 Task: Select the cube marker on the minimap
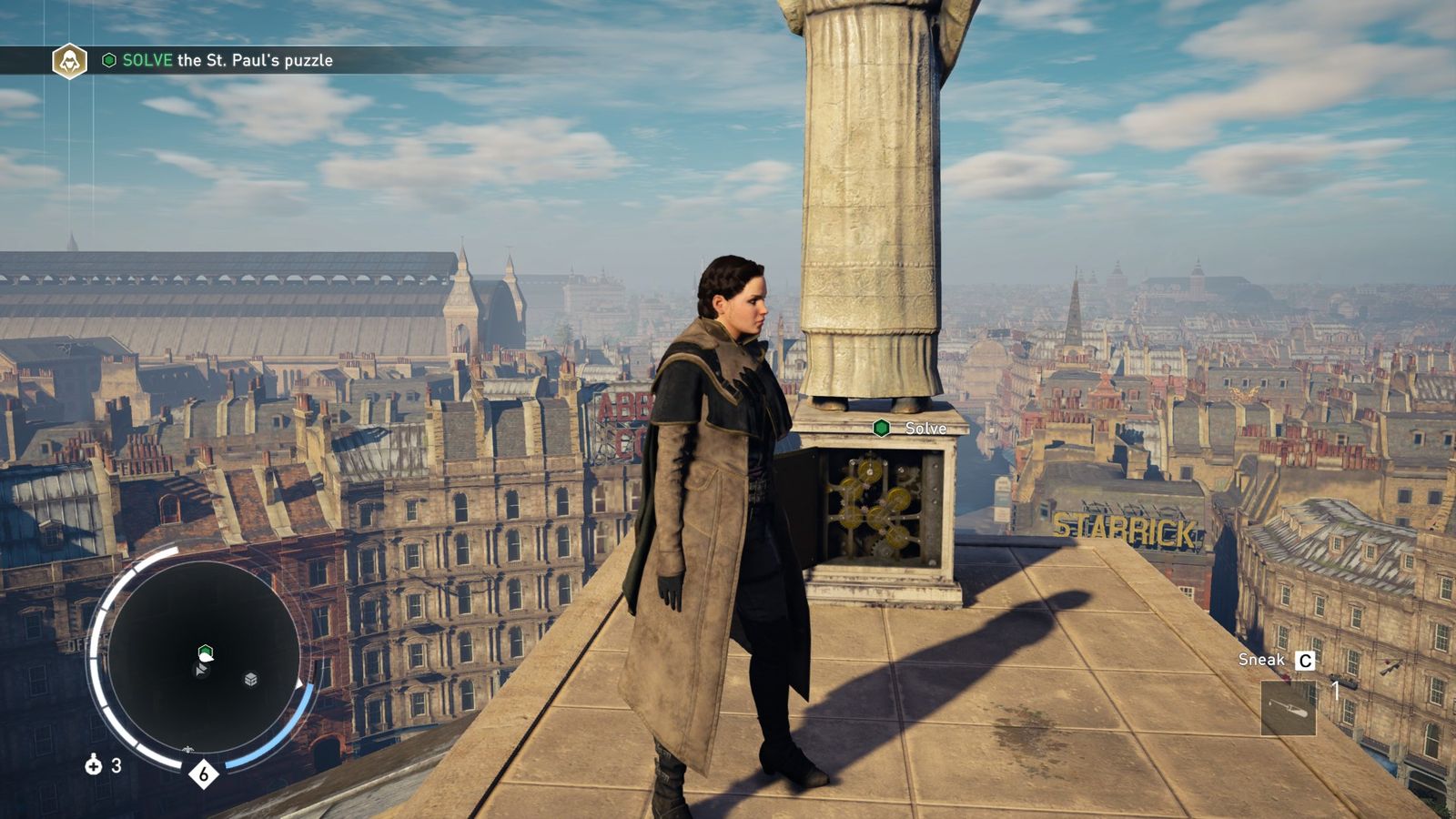click(251, 679)
